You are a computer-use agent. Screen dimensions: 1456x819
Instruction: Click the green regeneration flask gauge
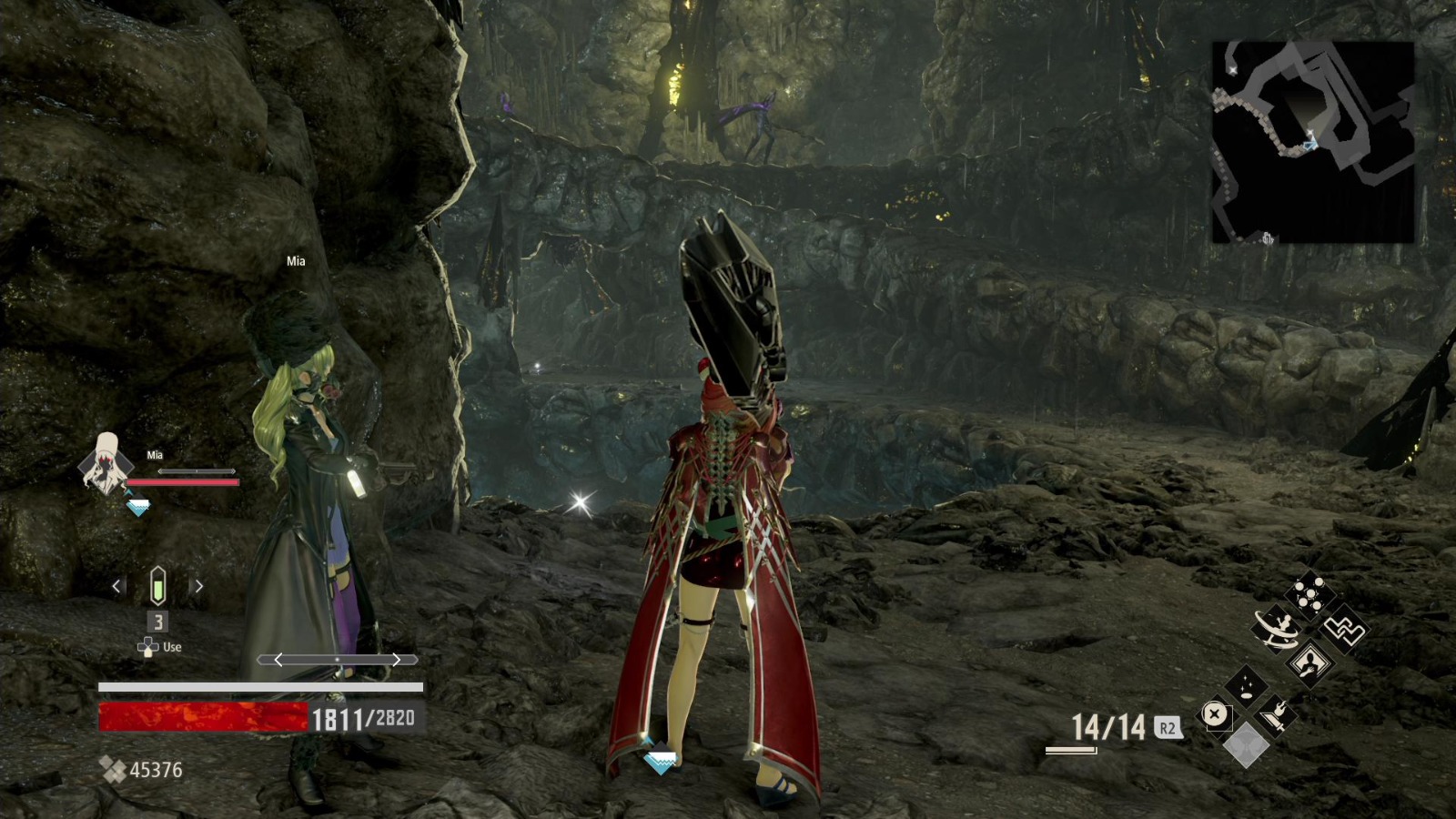coord(157,586)
